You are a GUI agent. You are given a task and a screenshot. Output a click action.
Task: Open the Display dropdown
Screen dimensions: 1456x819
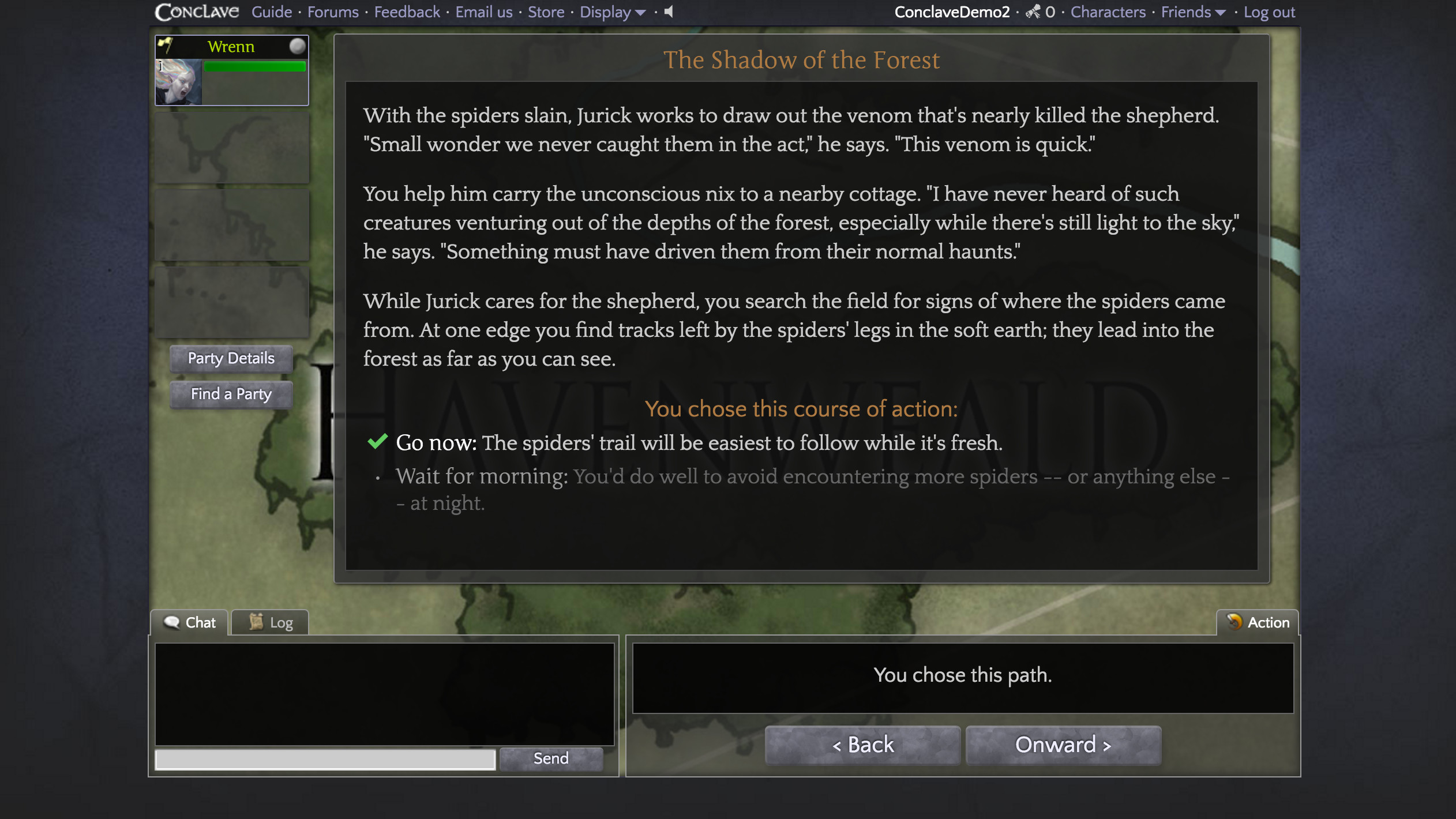coord(611,12)
